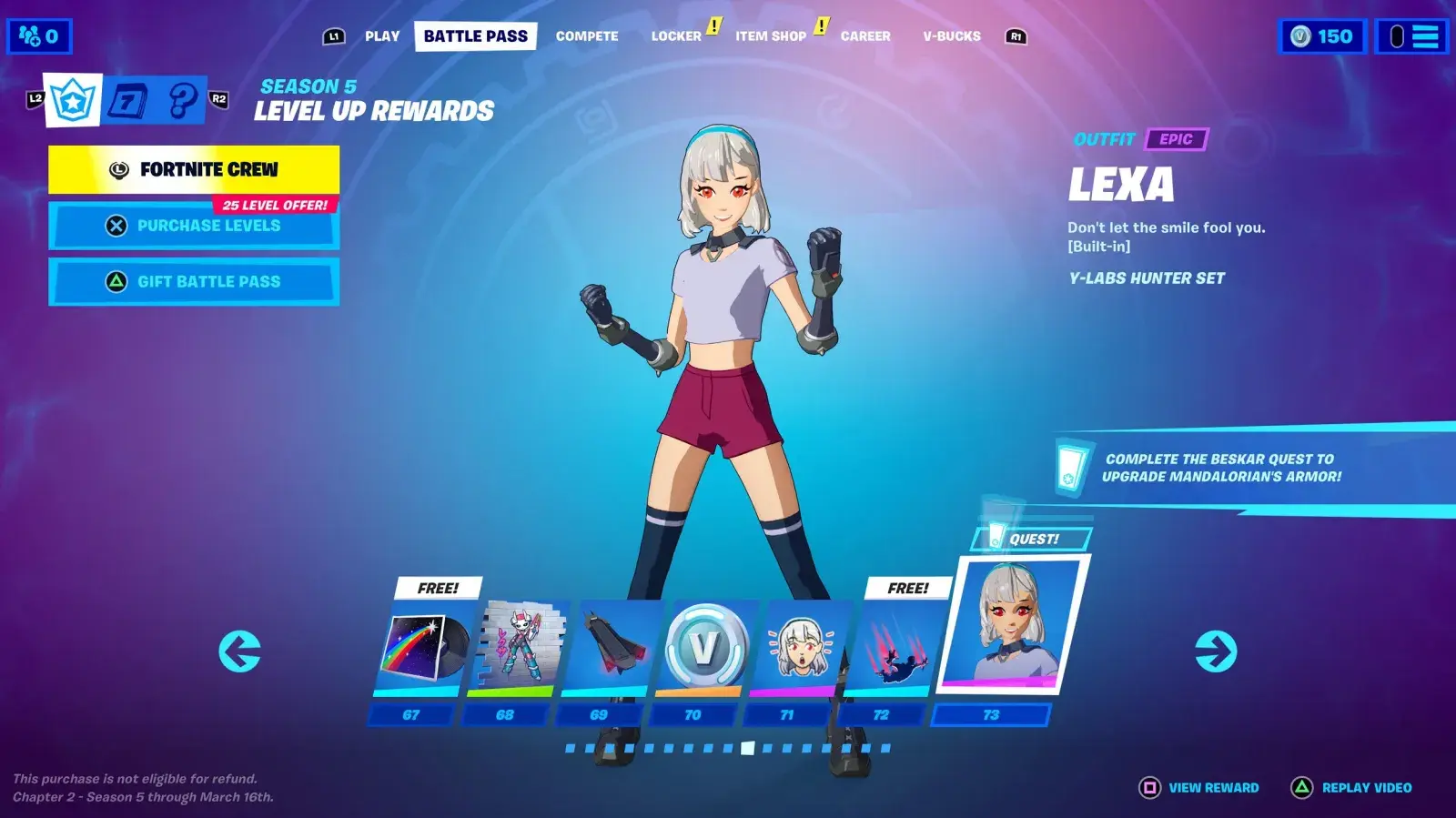Screen dimensions: 1456x818
Task: Switch to the Compete tab
Action: (587, 36)
